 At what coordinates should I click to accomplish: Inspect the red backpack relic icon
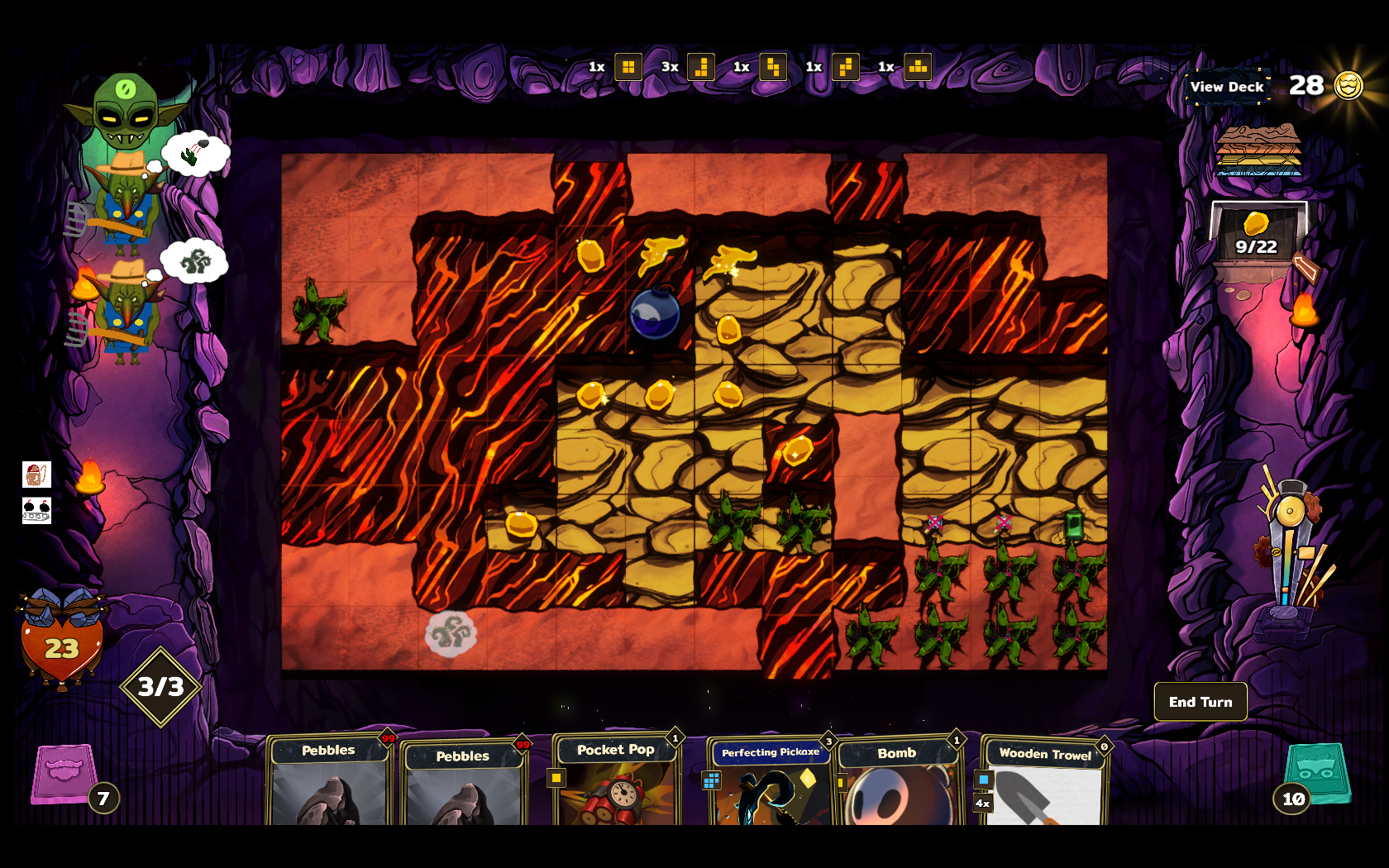coord(36,475)
